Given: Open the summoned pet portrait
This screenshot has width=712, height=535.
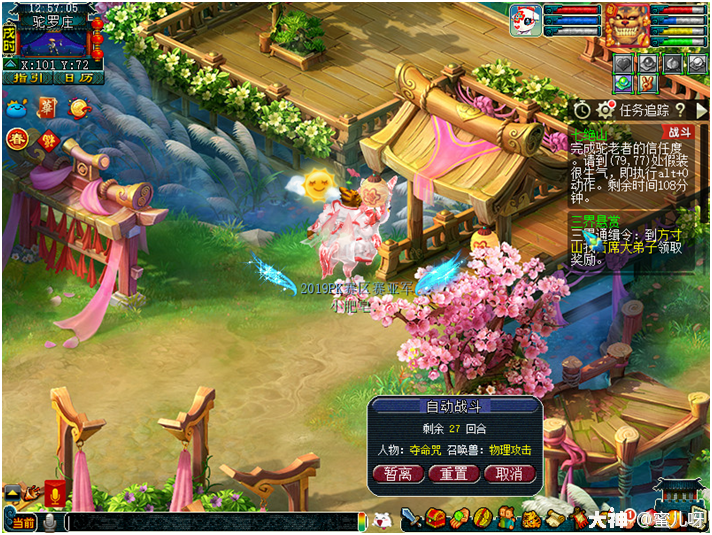Looking at the screenshot, I should 525,20.
